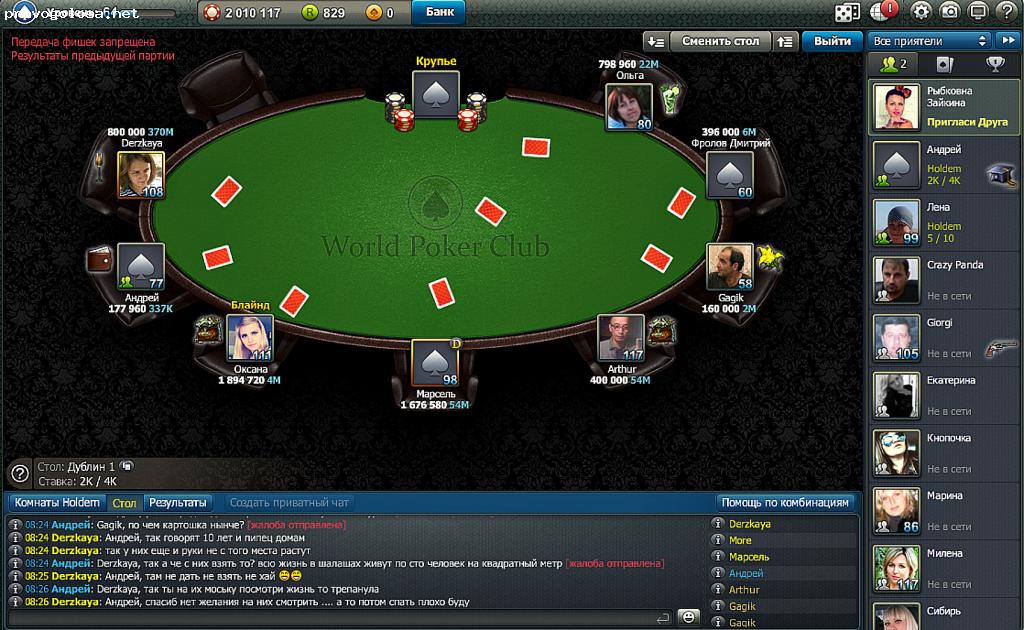Leave the table with Выйти
The height and width of the screenshot is (630, 1024).
[832, 41]
